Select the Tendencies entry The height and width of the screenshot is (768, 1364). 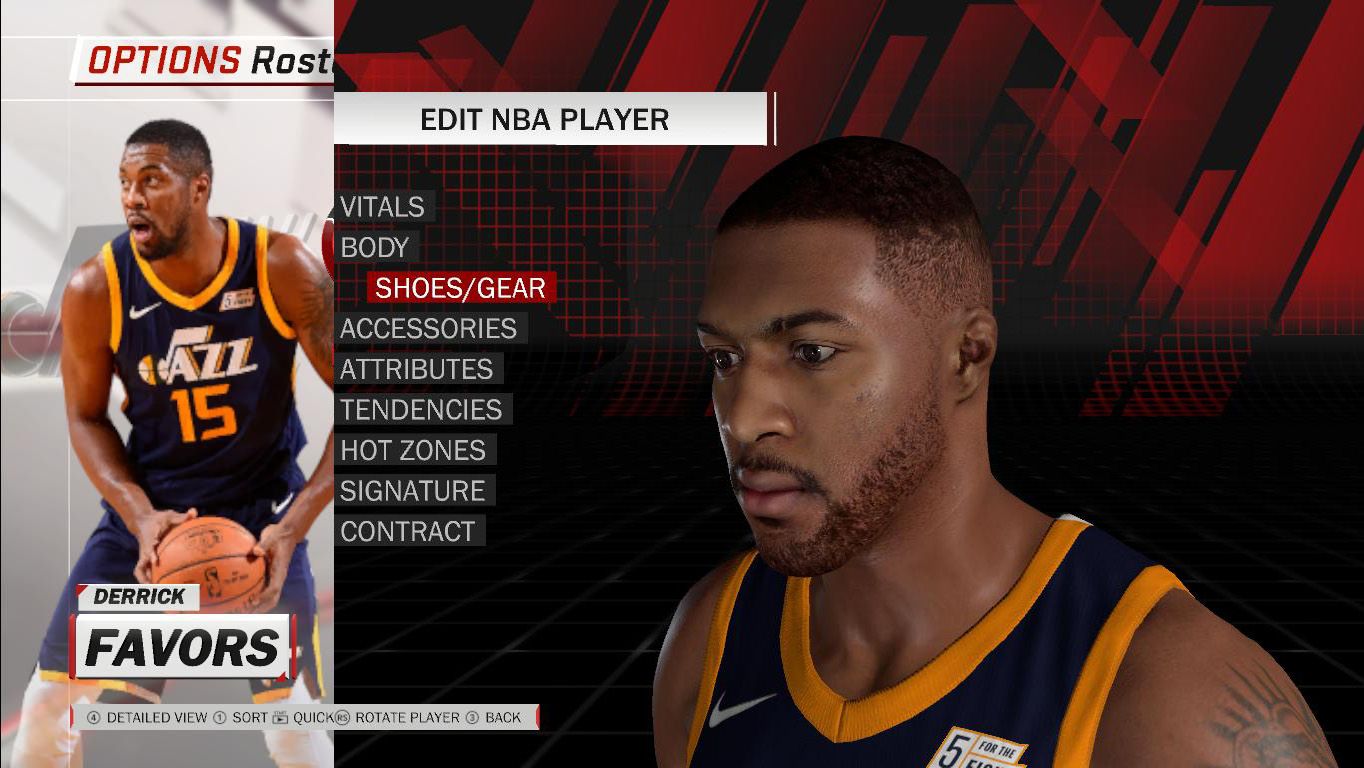coord(421,410)
